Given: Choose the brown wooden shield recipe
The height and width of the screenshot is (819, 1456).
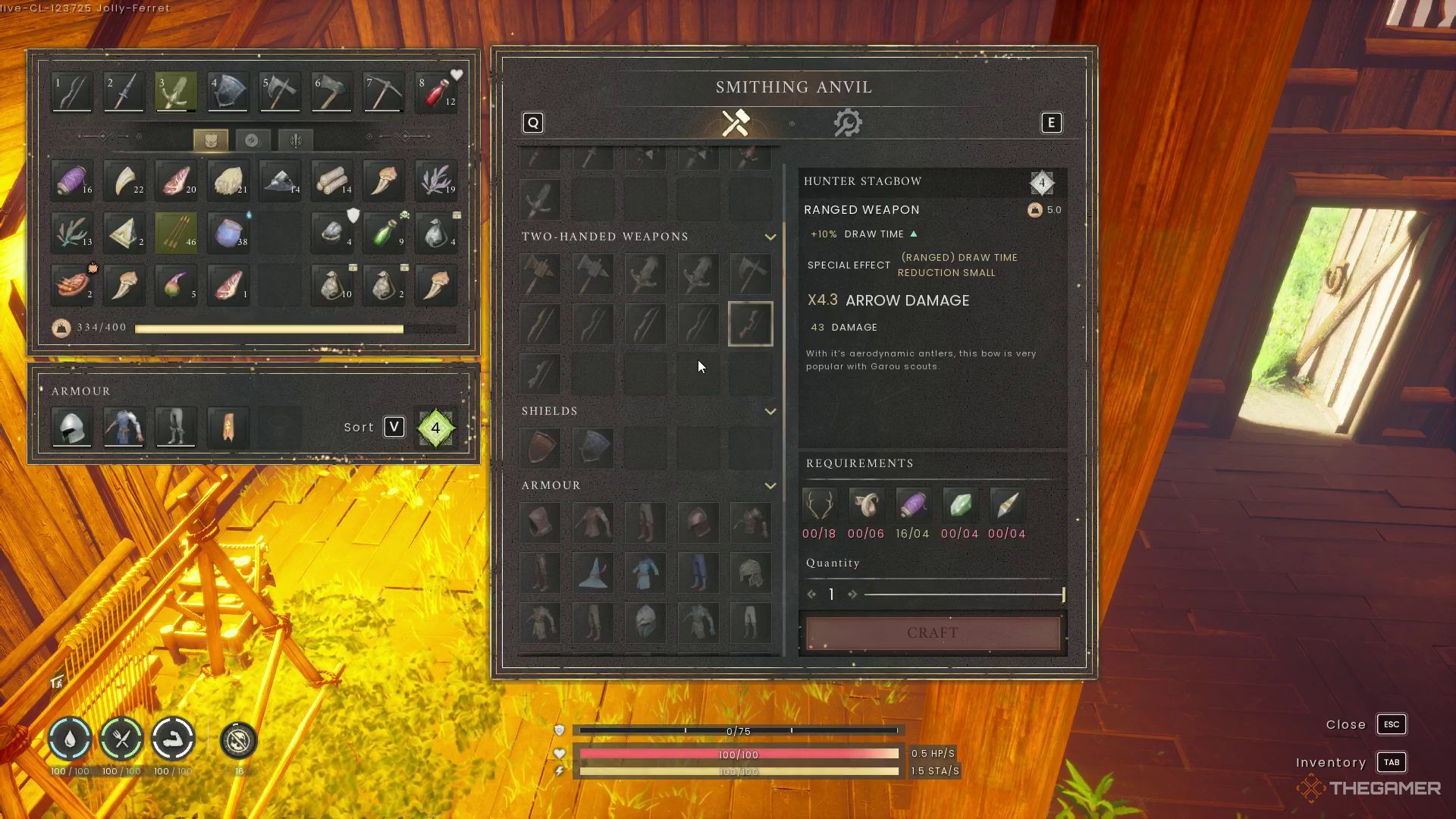Looking at the screenshot, I should pos(541,447).
